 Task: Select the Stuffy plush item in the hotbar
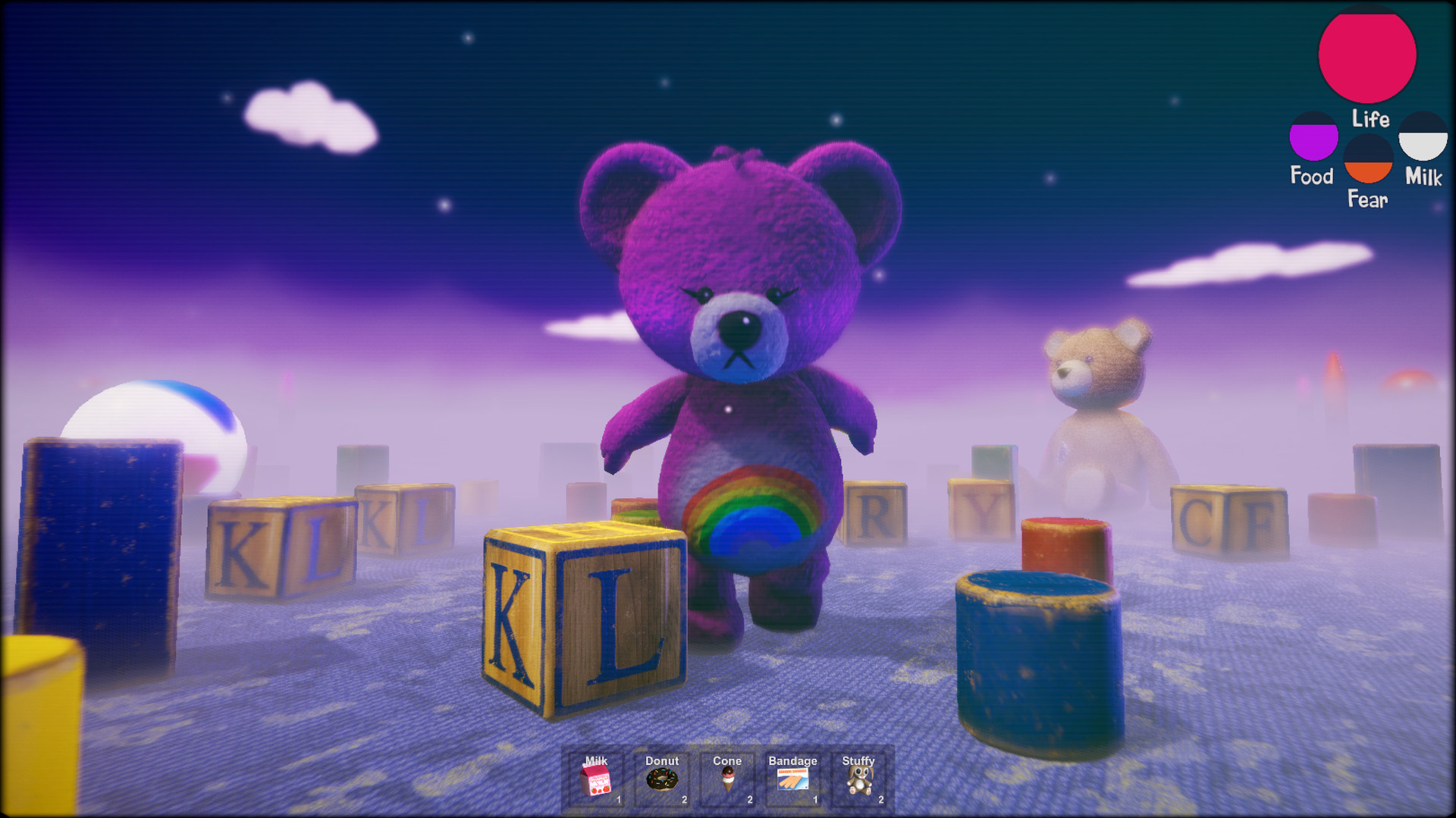coord(861,781)
